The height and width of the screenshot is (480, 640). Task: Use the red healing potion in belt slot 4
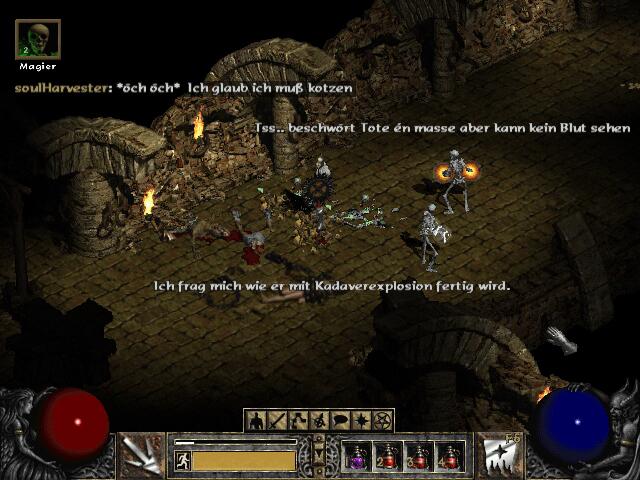click(452, 456)
